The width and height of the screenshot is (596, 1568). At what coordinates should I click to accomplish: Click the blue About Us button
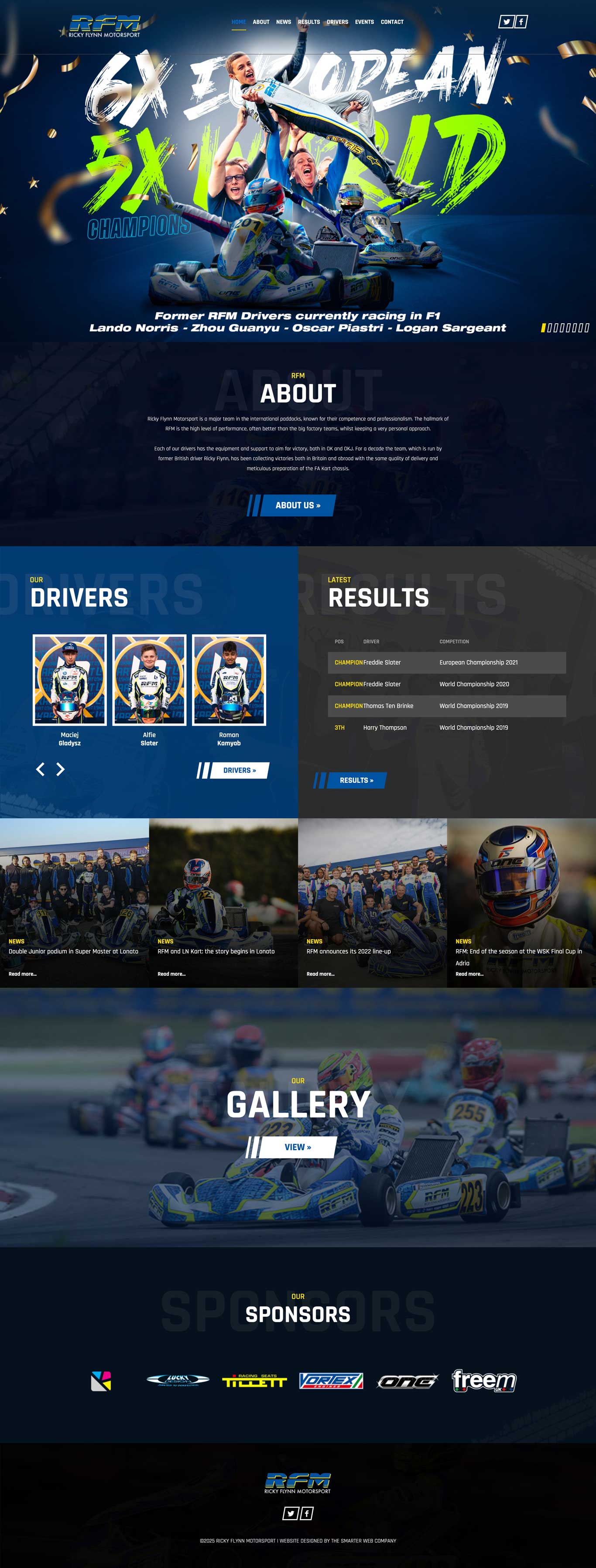tap(297, 505)
